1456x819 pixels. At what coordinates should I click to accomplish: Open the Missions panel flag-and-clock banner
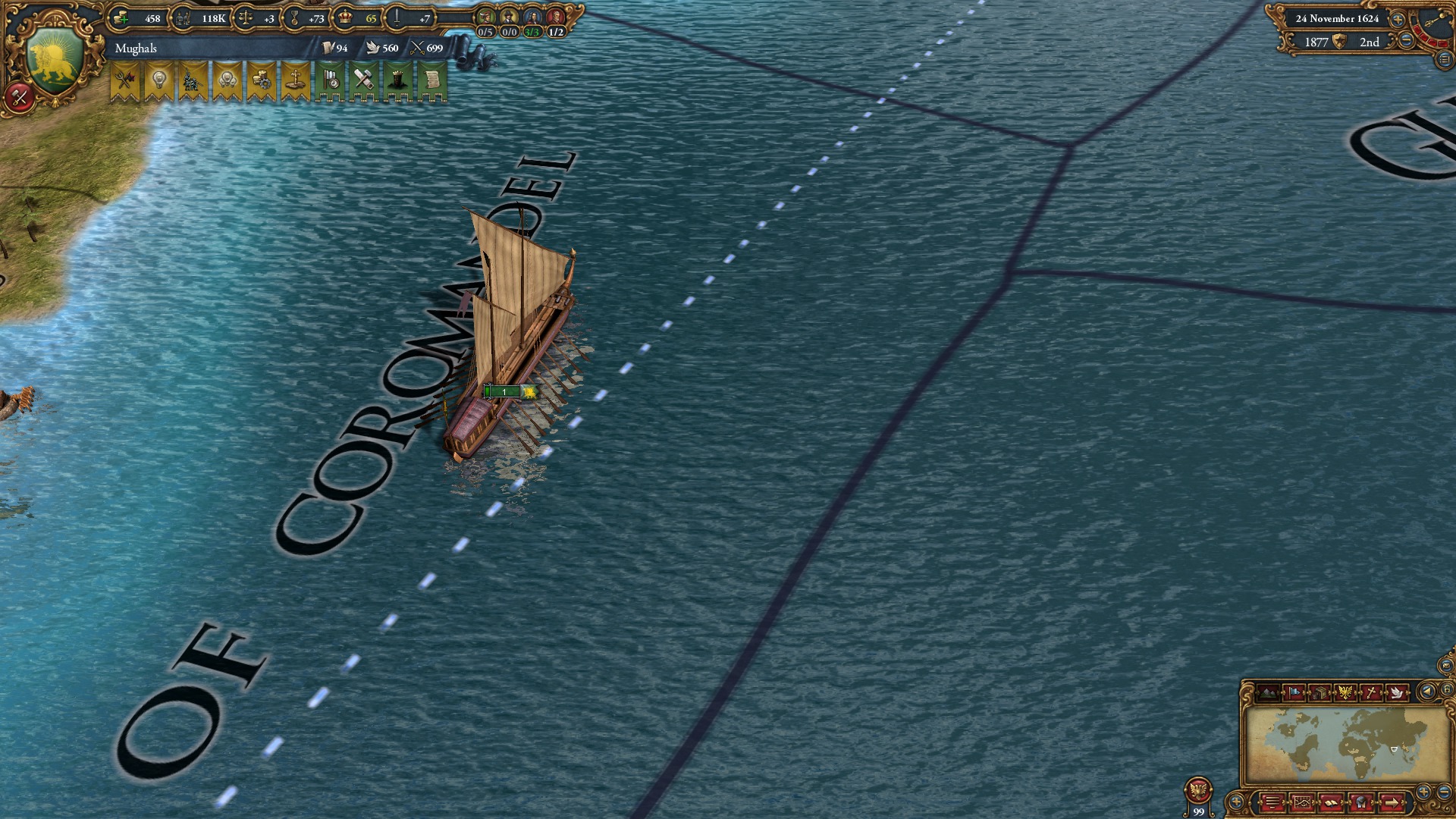pyautogui.click(x=330, y=80)
